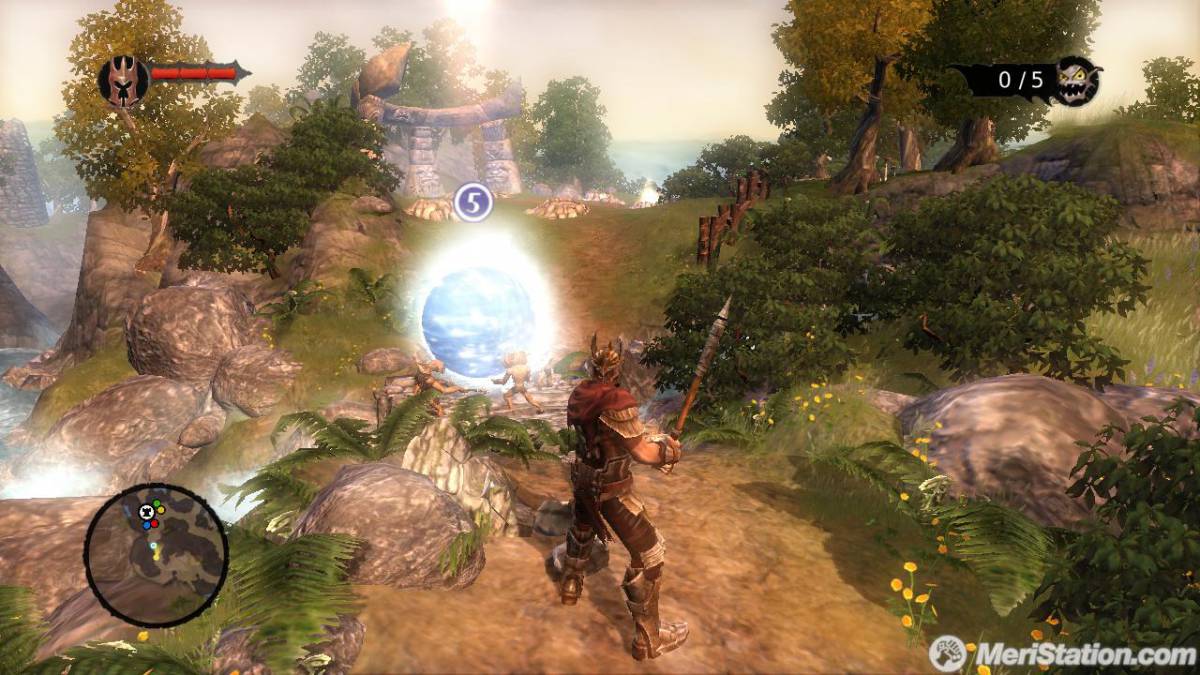Screen dimensions: 1200x675
Task: Click the number 5 spawn gate marker
Action: click(x=473, y=202)
